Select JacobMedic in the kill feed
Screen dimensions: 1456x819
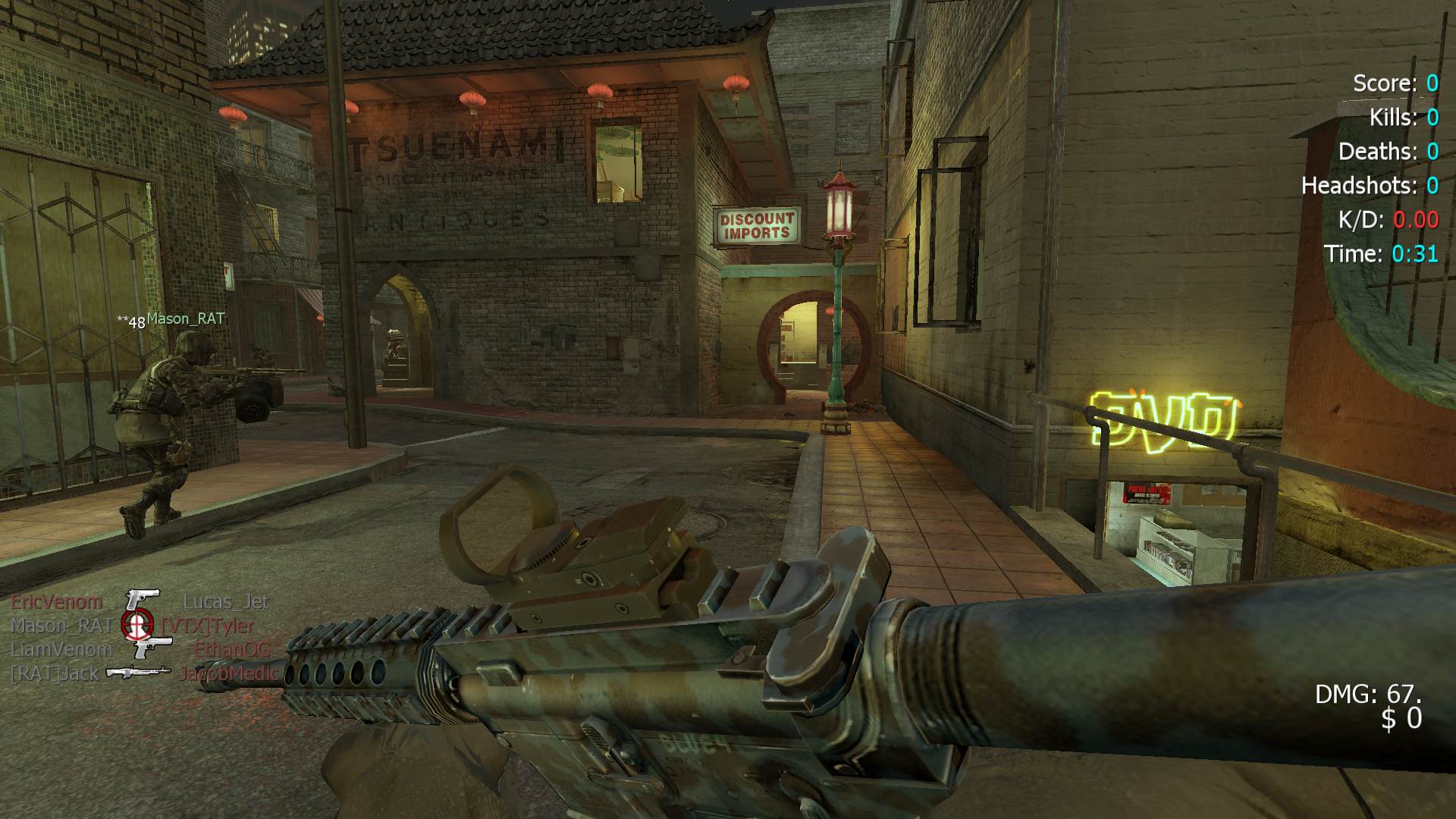point(229,673)
